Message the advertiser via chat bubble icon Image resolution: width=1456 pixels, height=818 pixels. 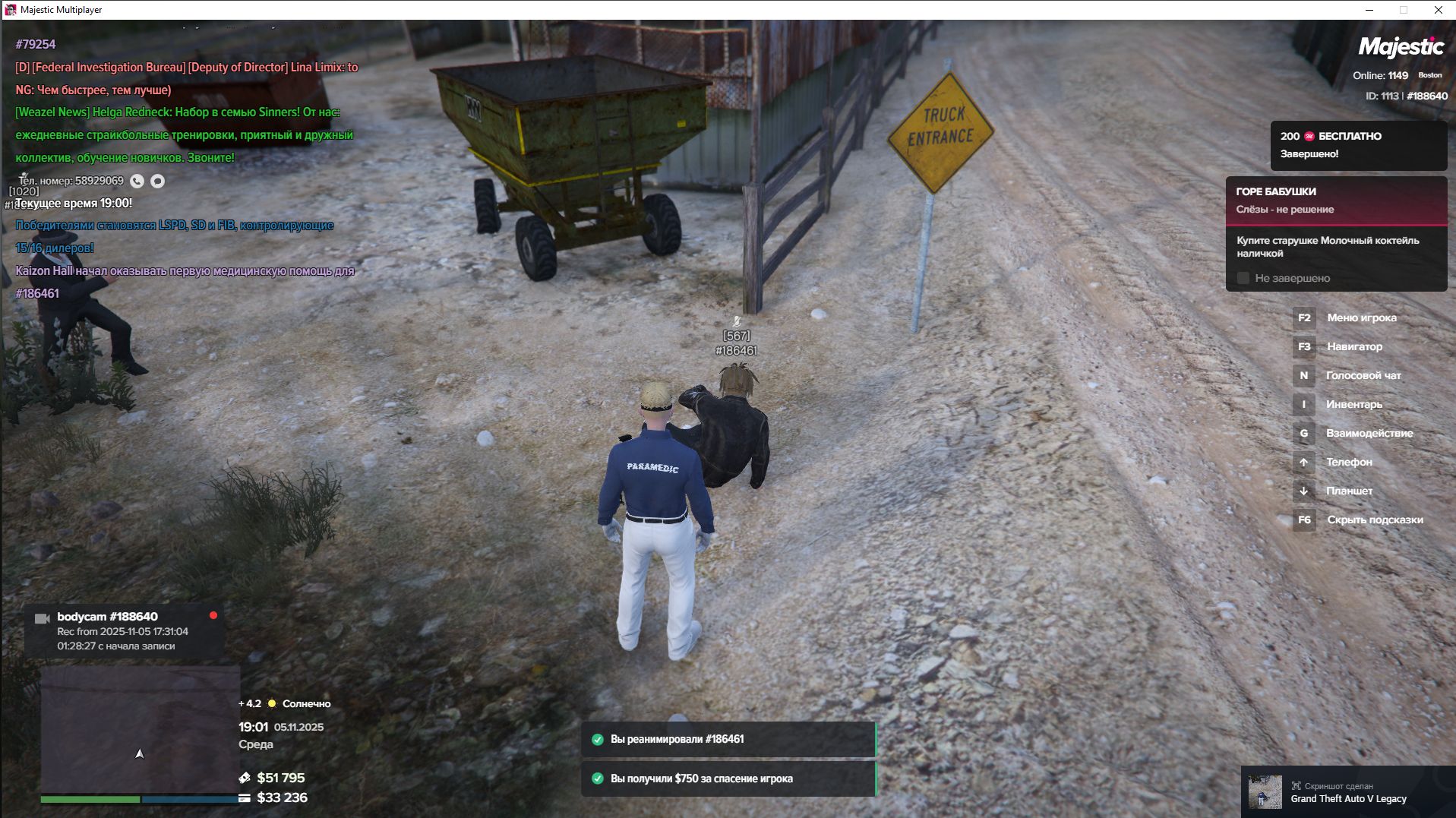tap(157, 181)
